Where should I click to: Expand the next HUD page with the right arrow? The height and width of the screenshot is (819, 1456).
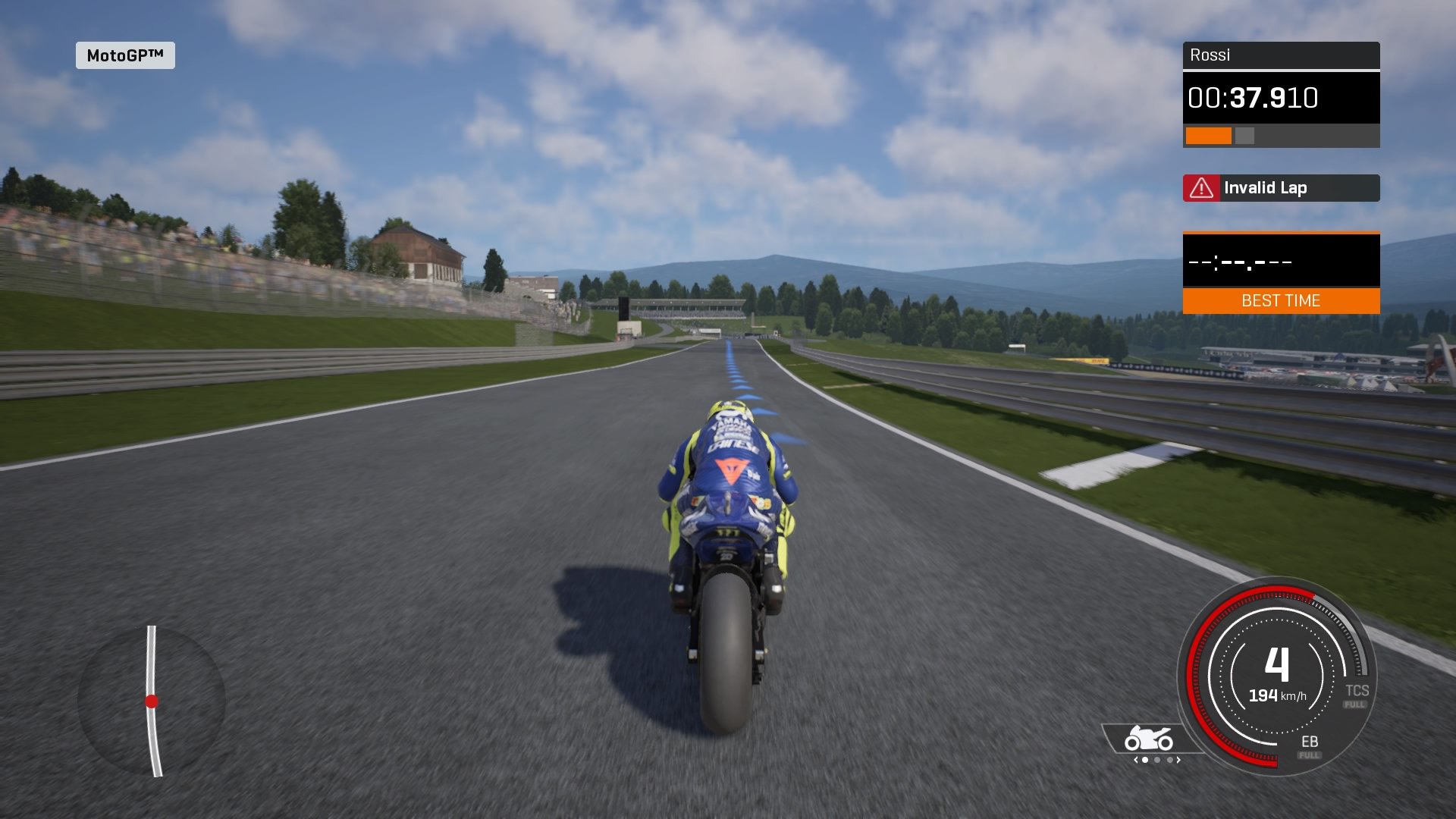pos(1178,760)
